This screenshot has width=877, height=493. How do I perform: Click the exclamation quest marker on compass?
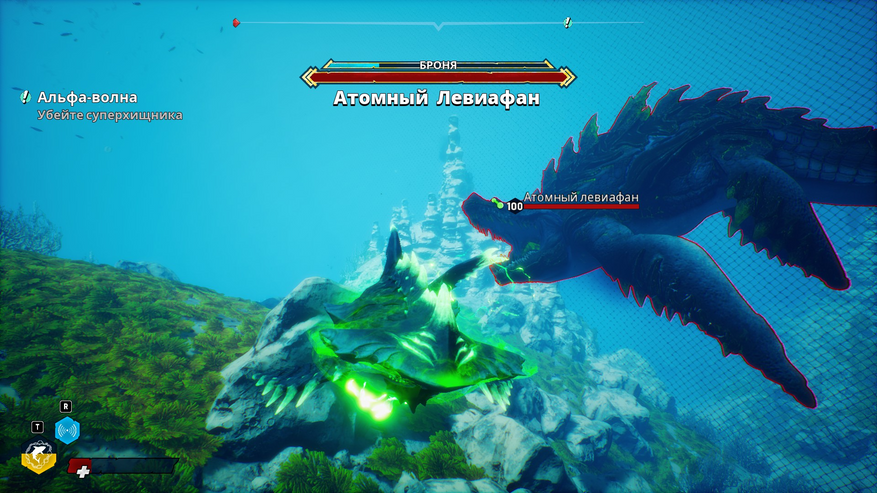(567, 22)
